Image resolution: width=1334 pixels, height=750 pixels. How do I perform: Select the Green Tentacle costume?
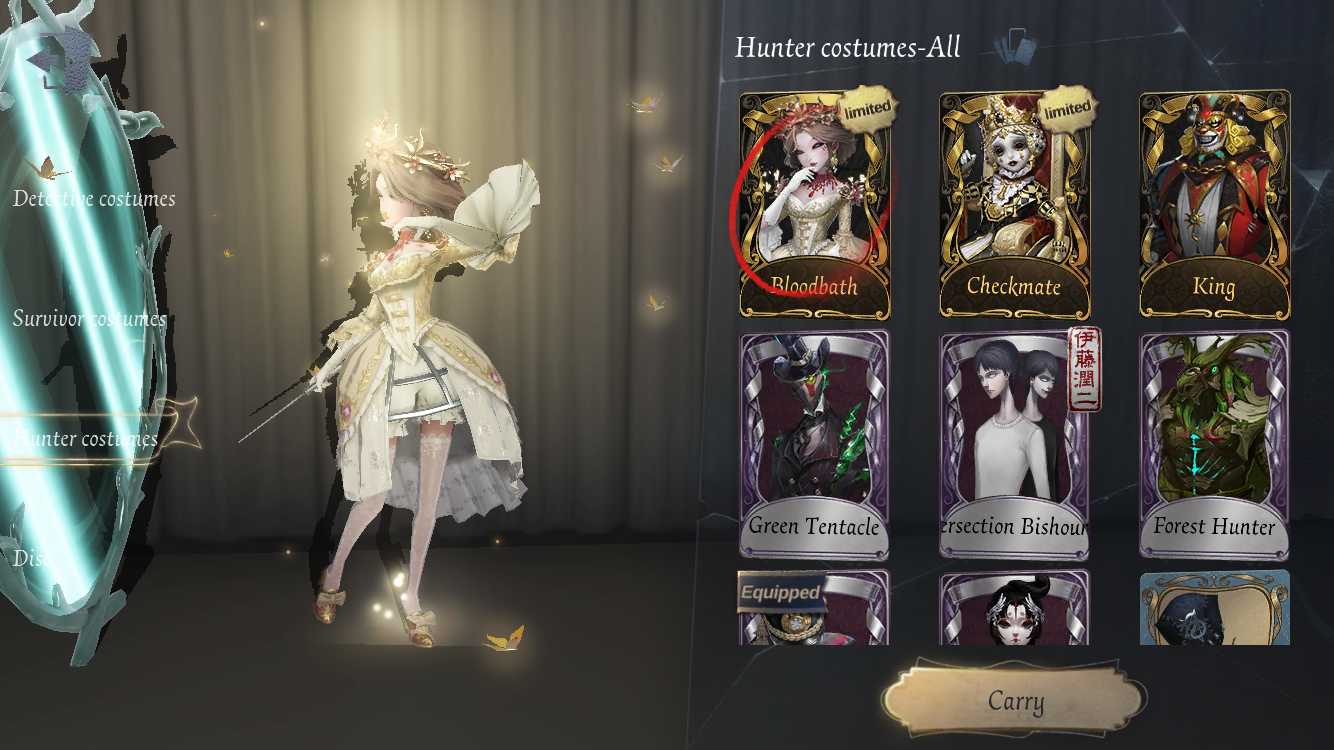[814, 444]
